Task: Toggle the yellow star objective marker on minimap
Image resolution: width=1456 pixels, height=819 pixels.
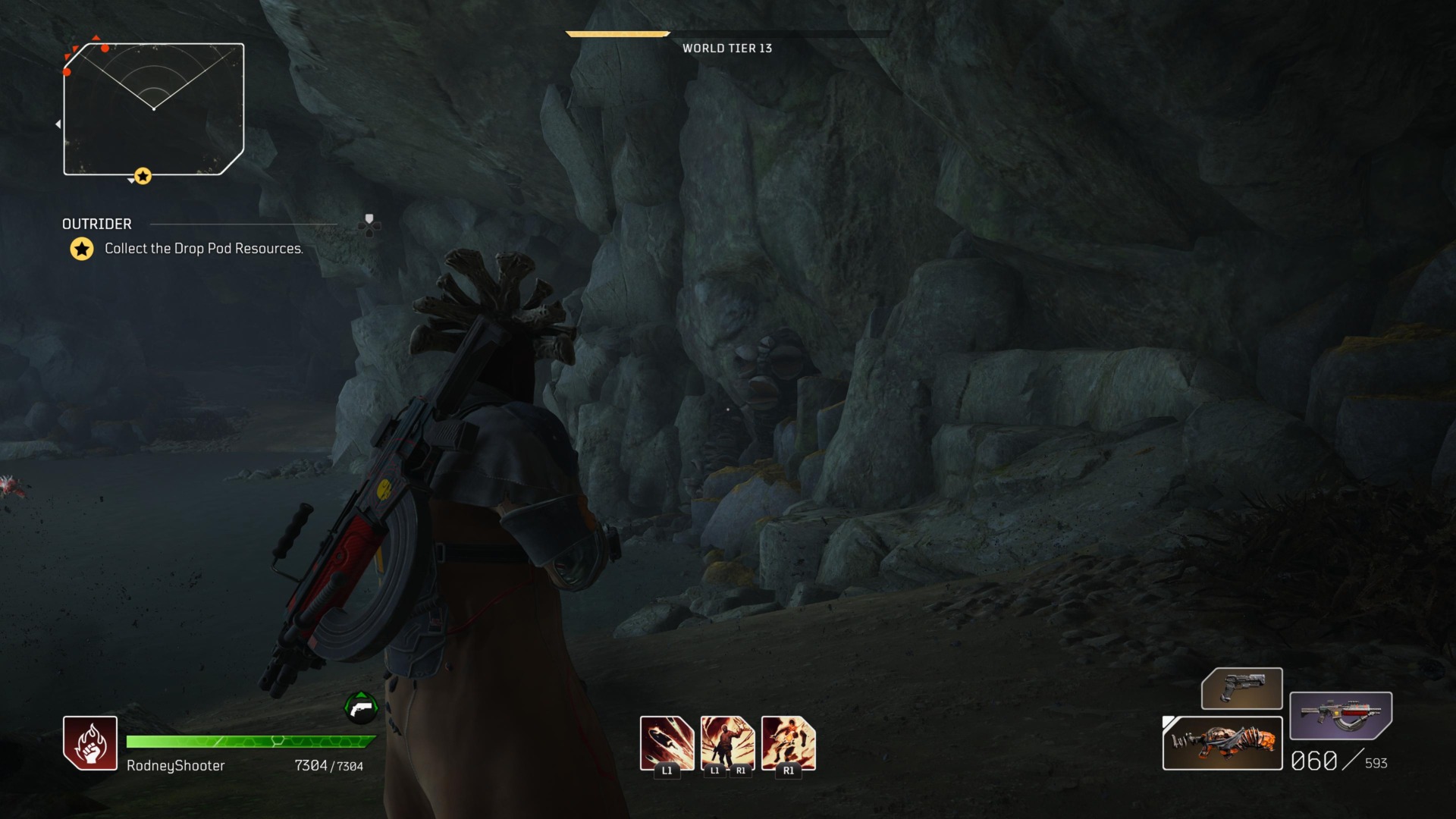Action: pos(143,175)
